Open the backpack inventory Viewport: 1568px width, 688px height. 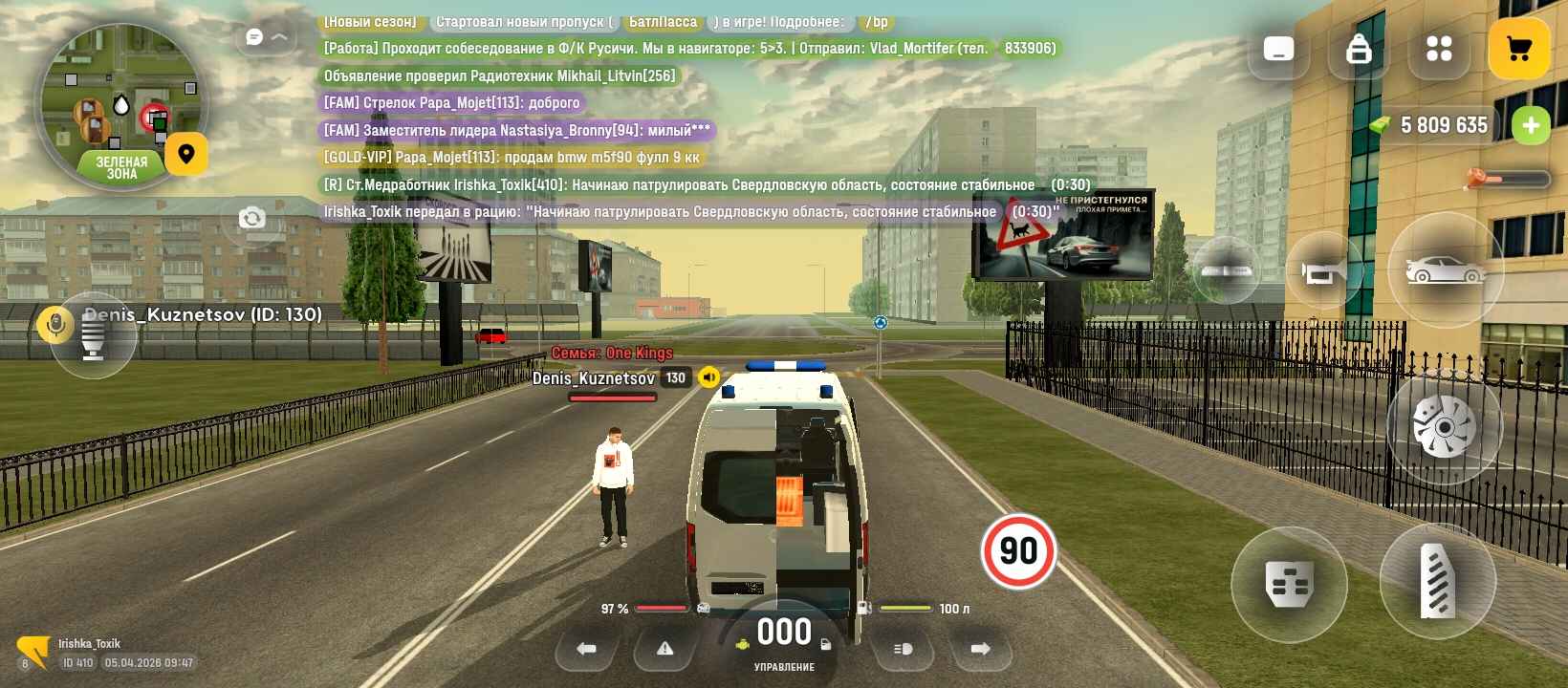tap(1359, 49)
